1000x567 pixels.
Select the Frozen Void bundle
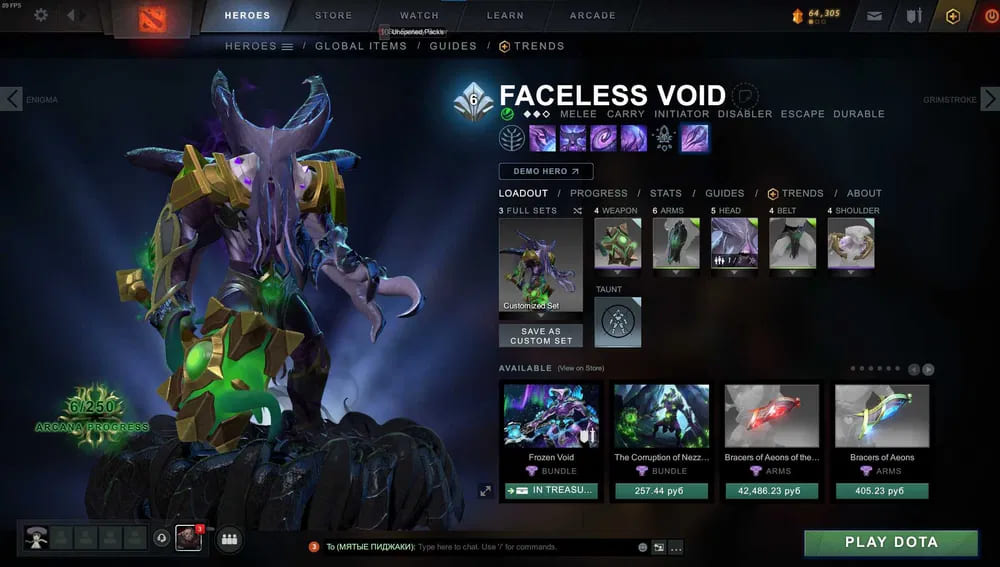[x=552, y=415]
